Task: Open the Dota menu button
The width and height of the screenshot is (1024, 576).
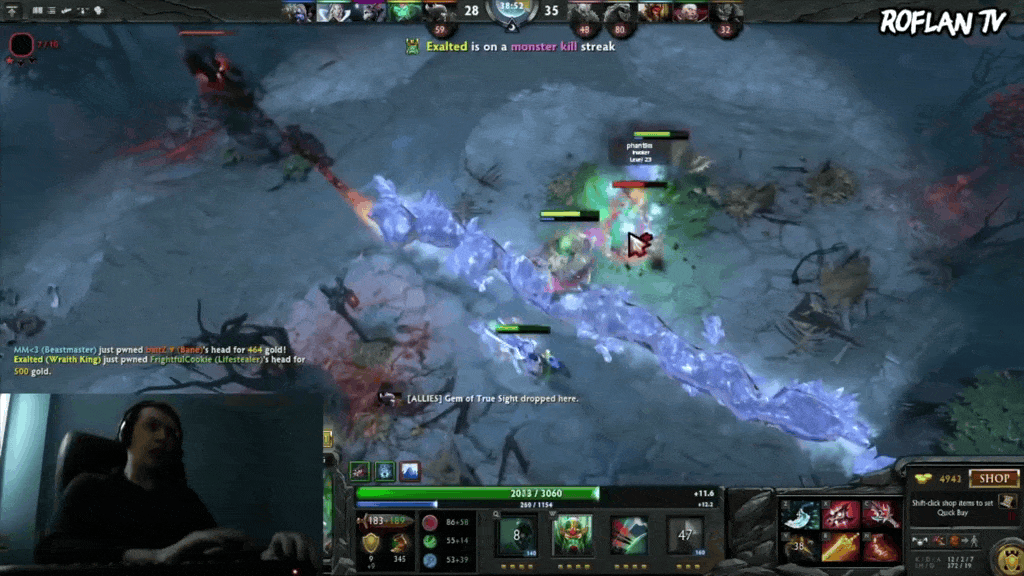Action: pos(14,11)
